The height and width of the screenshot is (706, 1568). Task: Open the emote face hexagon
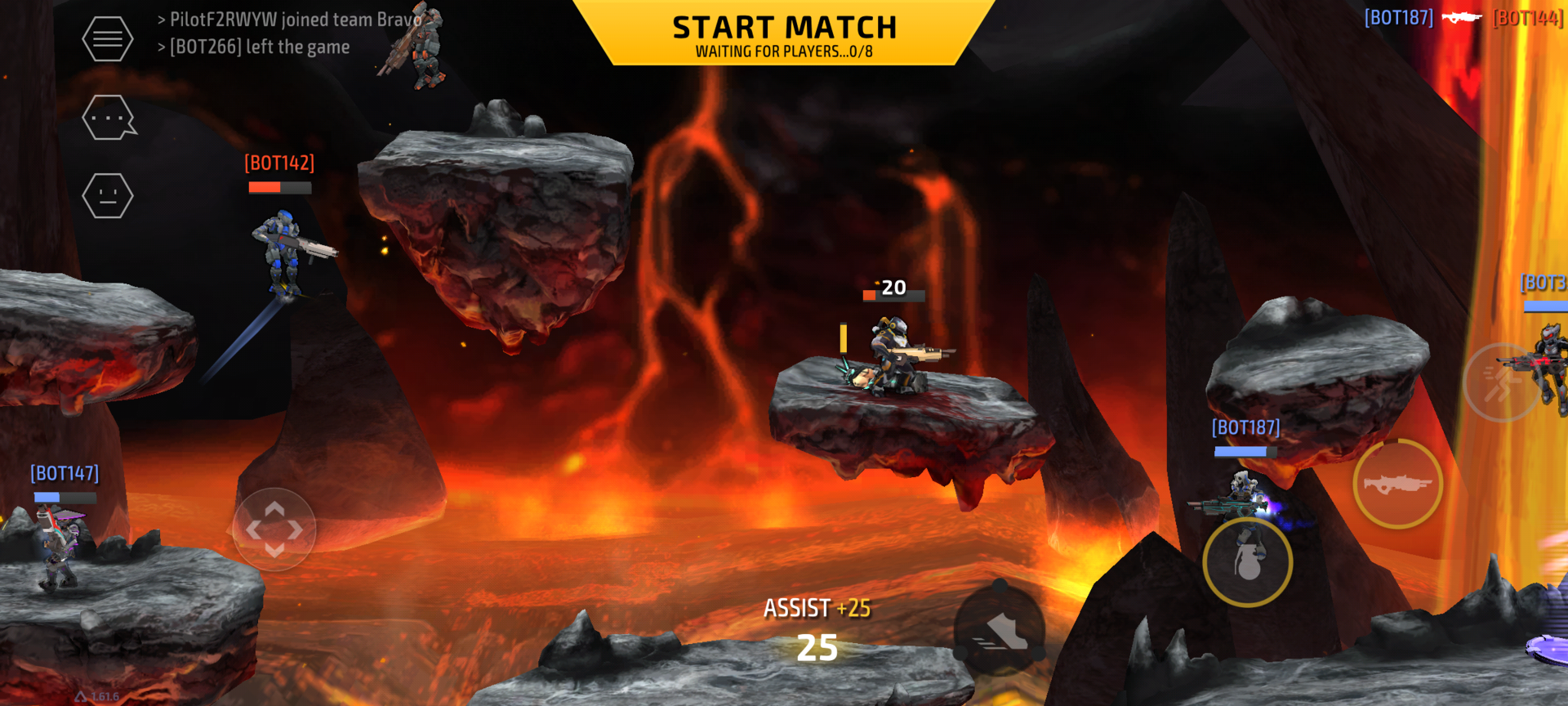pyautogui.click(x=108, y=196)
